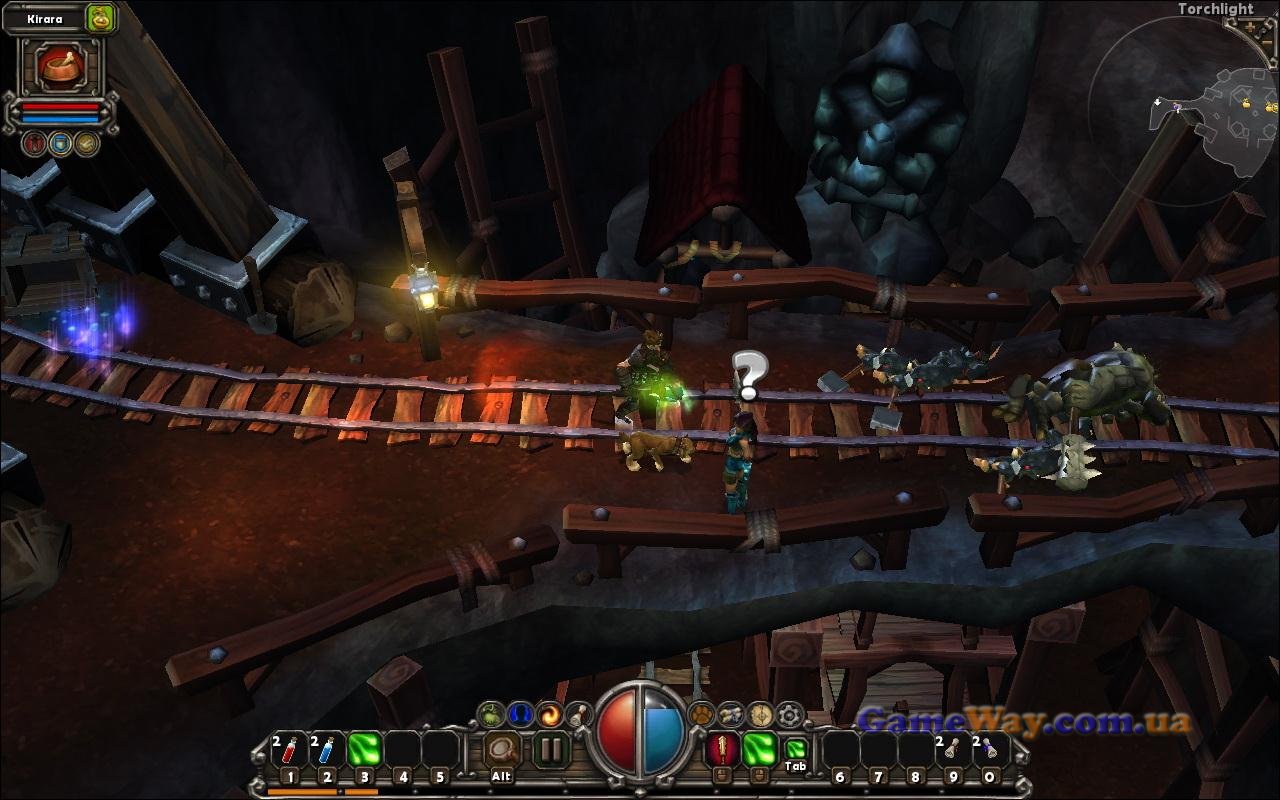Screen dimensions: 1280x800
Task: Open pet Kirara's green pouch inventory
Action: pos(100,18)
